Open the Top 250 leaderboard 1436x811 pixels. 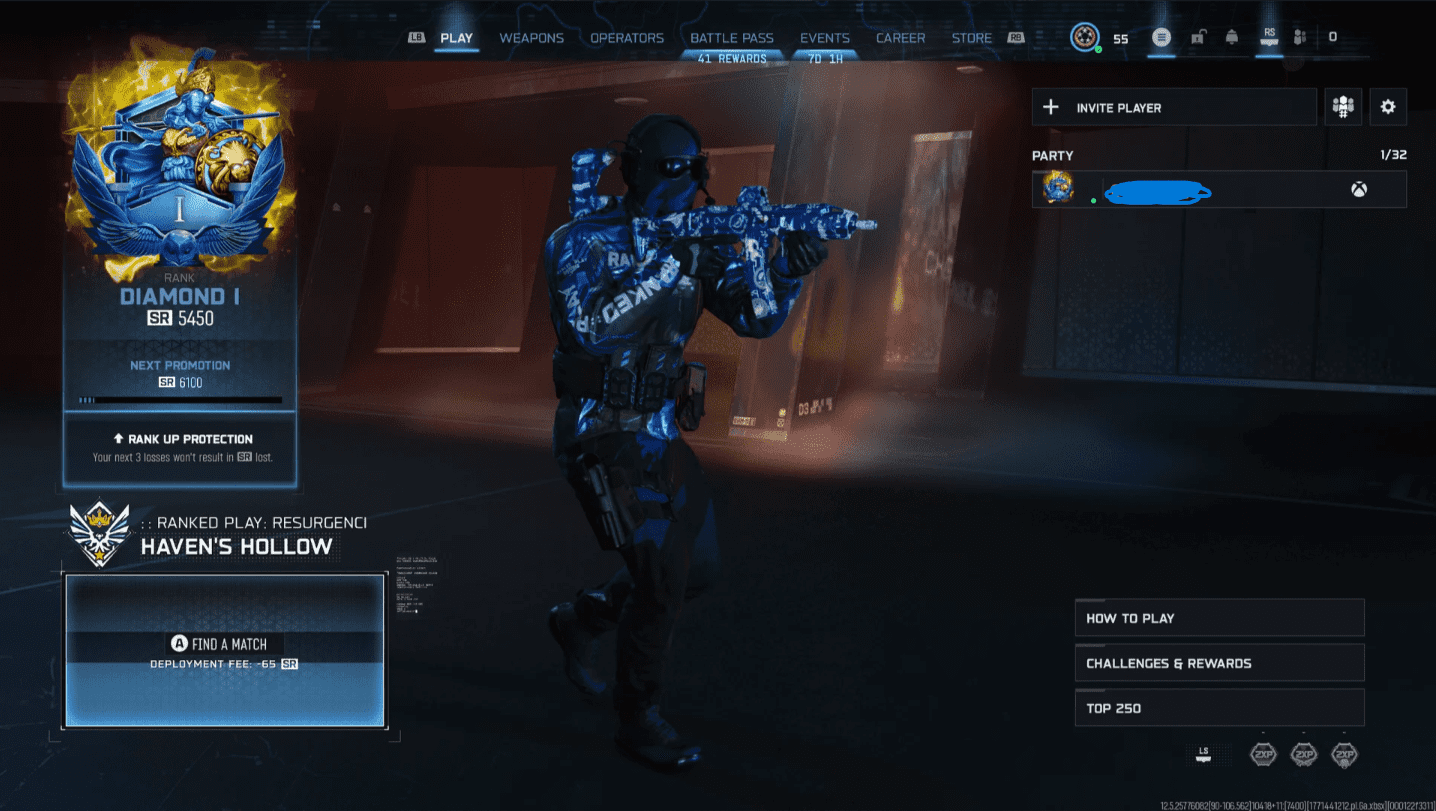1219,707
